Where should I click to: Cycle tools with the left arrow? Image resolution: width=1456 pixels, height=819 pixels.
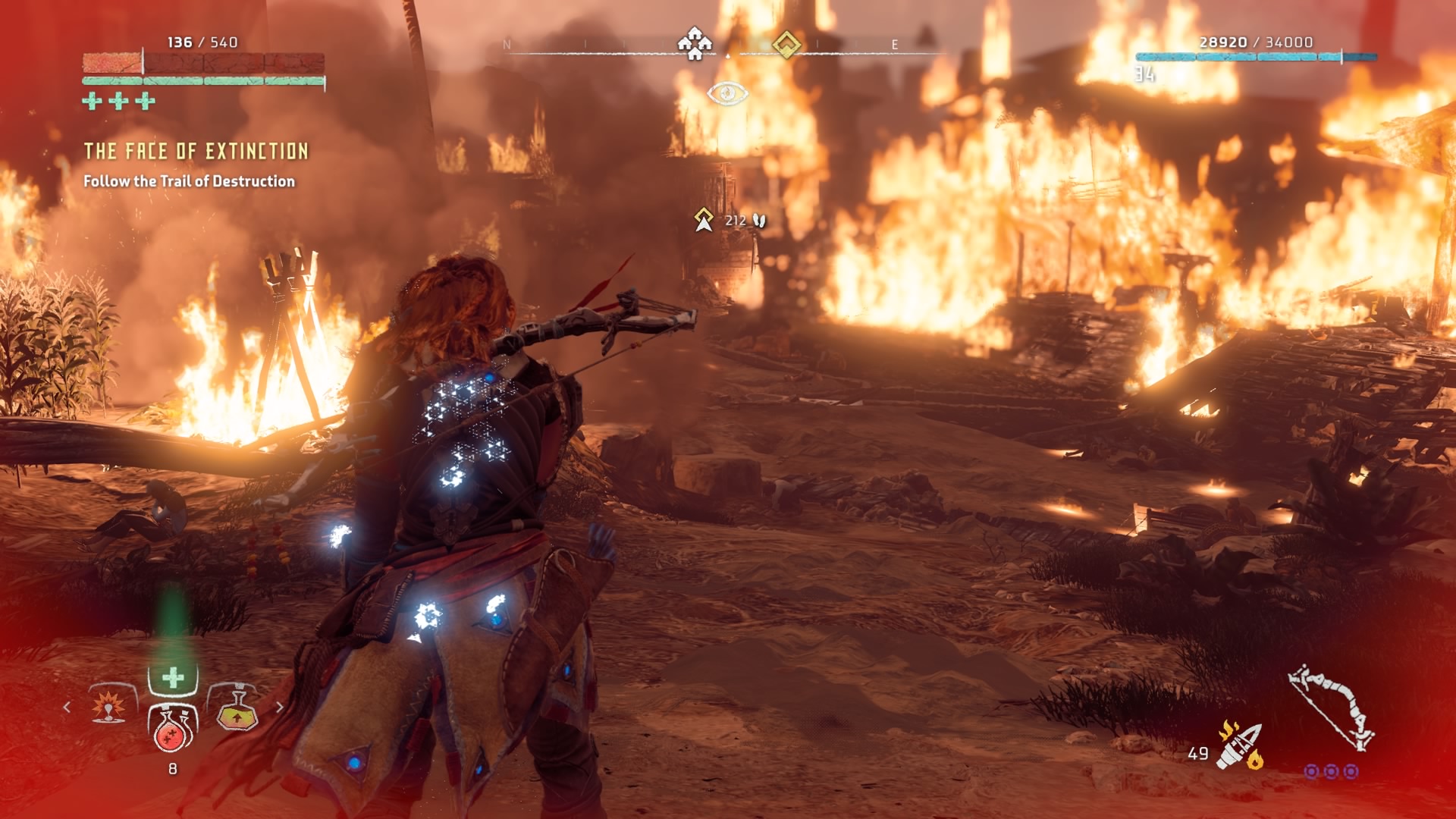click(67, 707)
